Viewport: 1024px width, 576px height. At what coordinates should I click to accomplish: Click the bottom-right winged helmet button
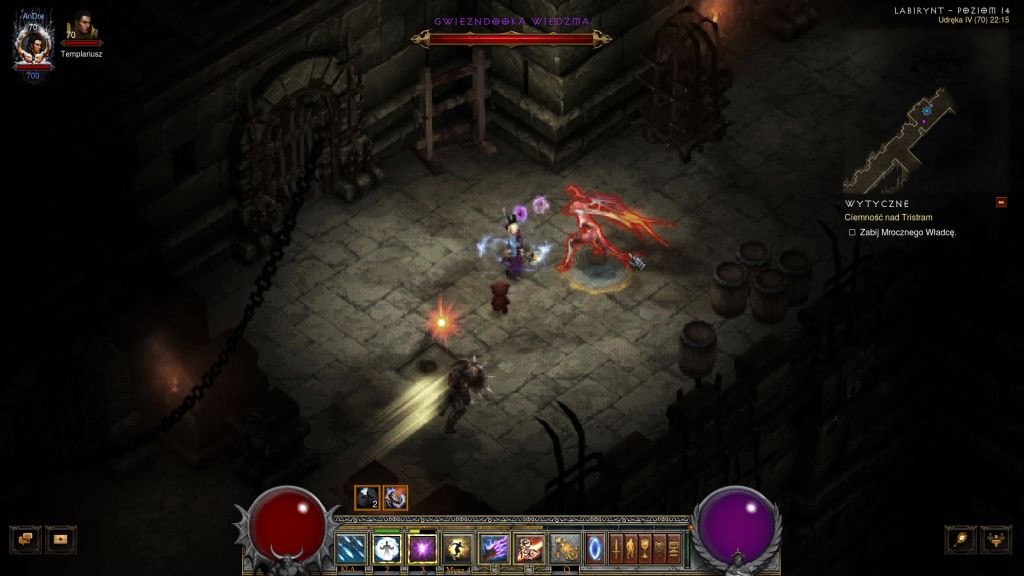996,539
